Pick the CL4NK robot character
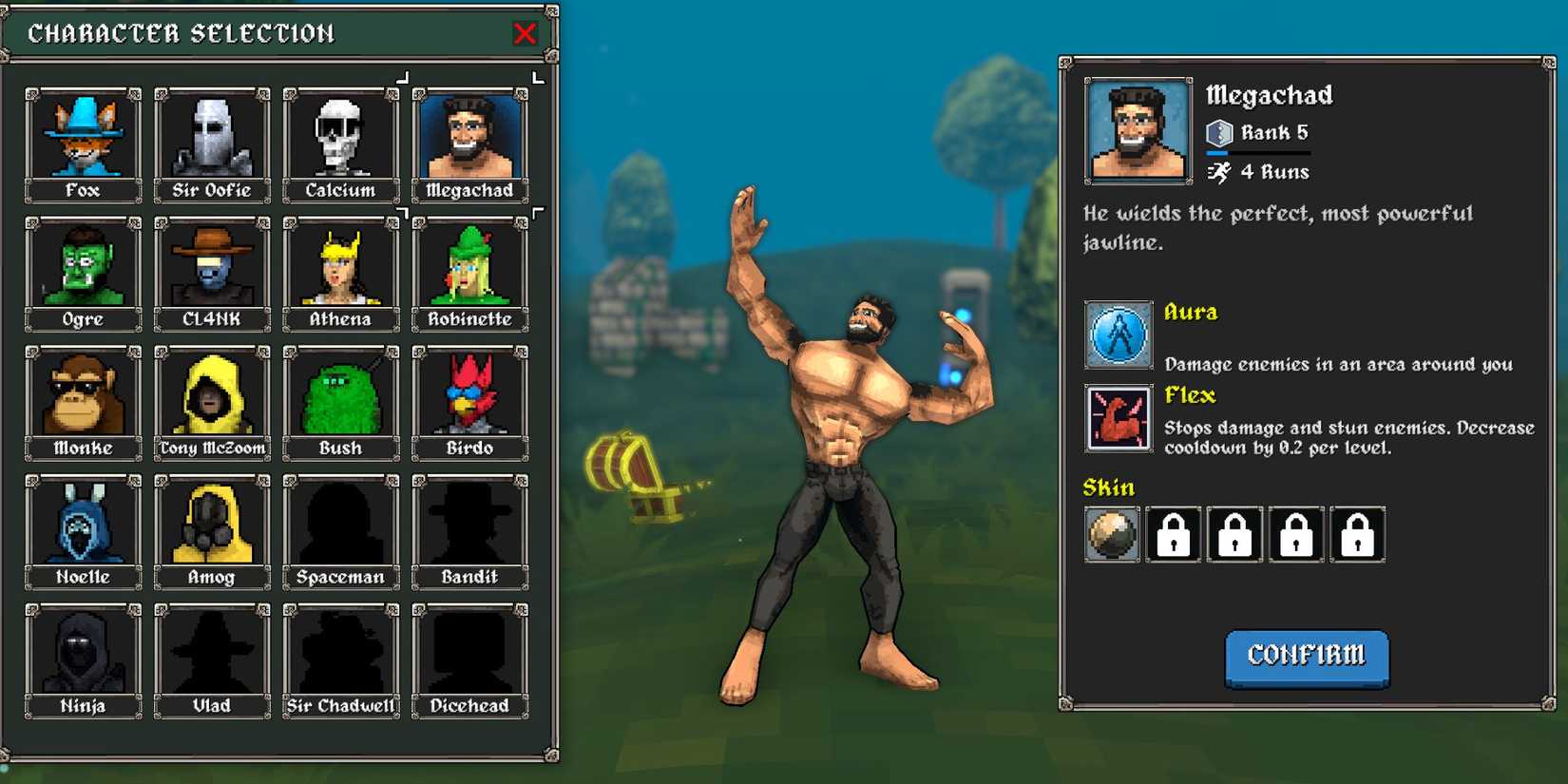 pyautogui.click(x=212, y=267)
